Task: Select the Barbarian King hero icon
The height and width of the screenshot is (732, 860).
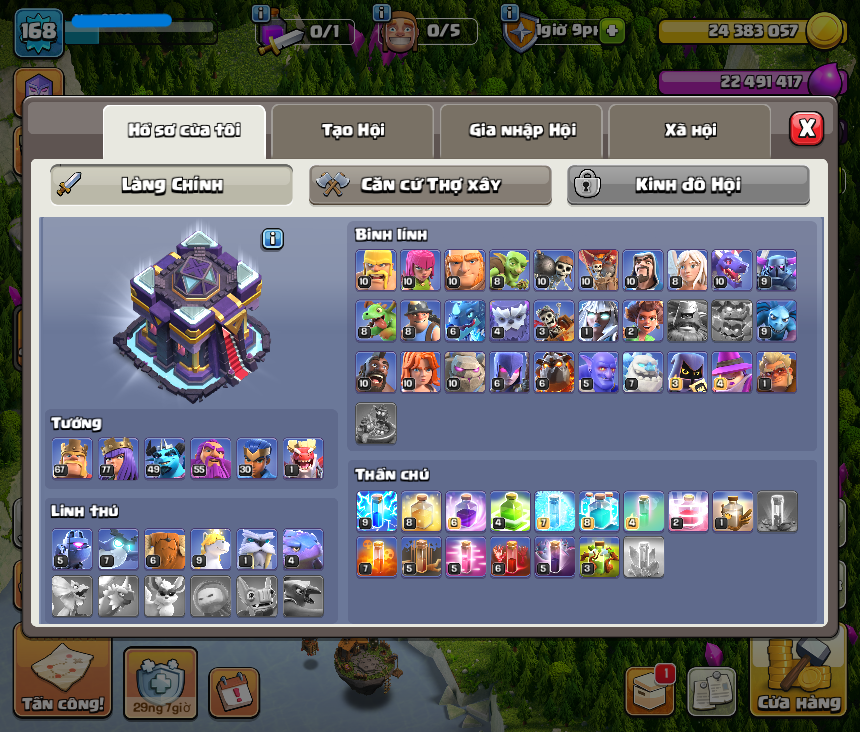Action: [72, 458]
